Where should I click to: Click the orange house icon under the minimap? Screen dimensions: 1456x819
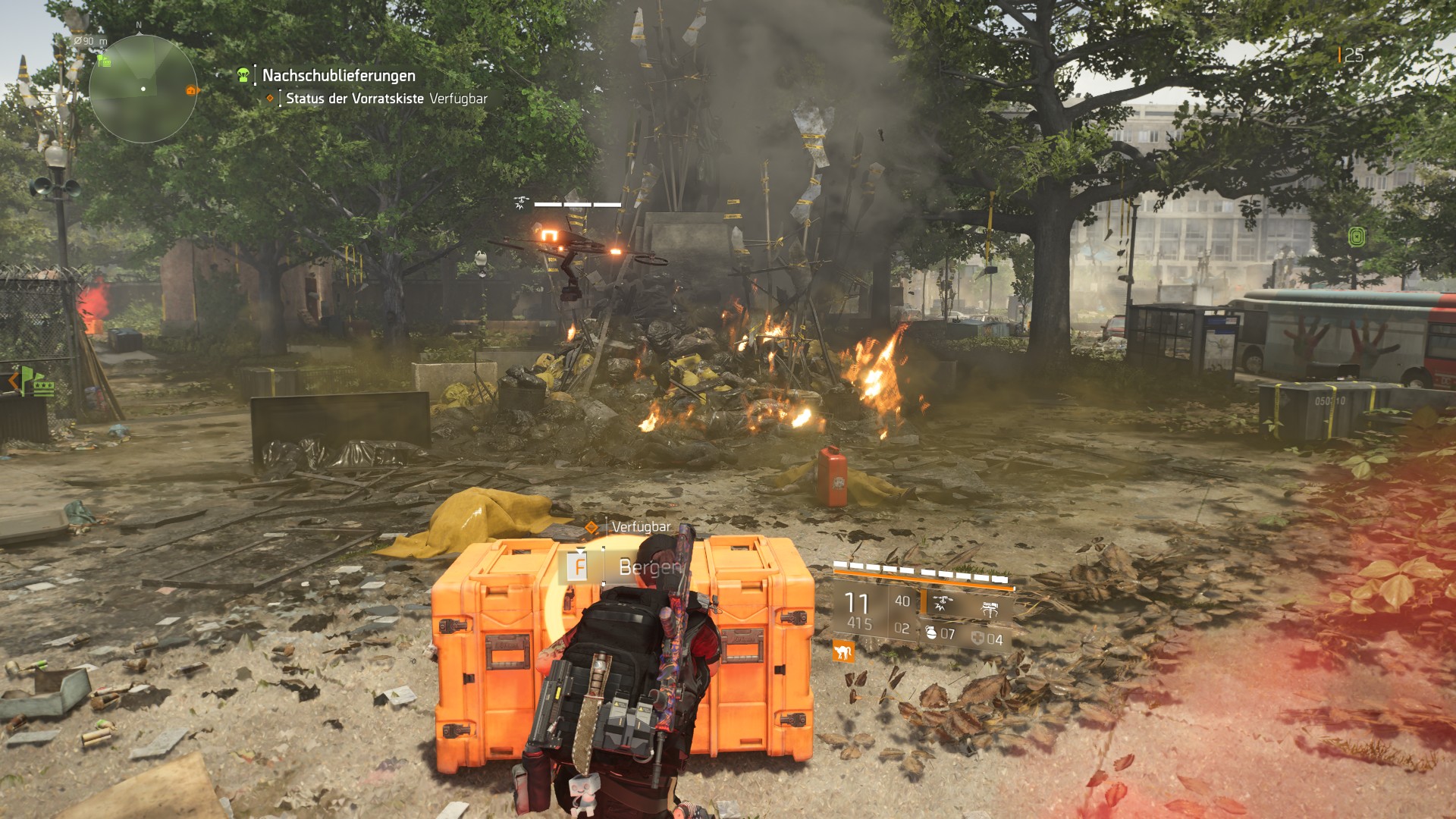(190, 90)
